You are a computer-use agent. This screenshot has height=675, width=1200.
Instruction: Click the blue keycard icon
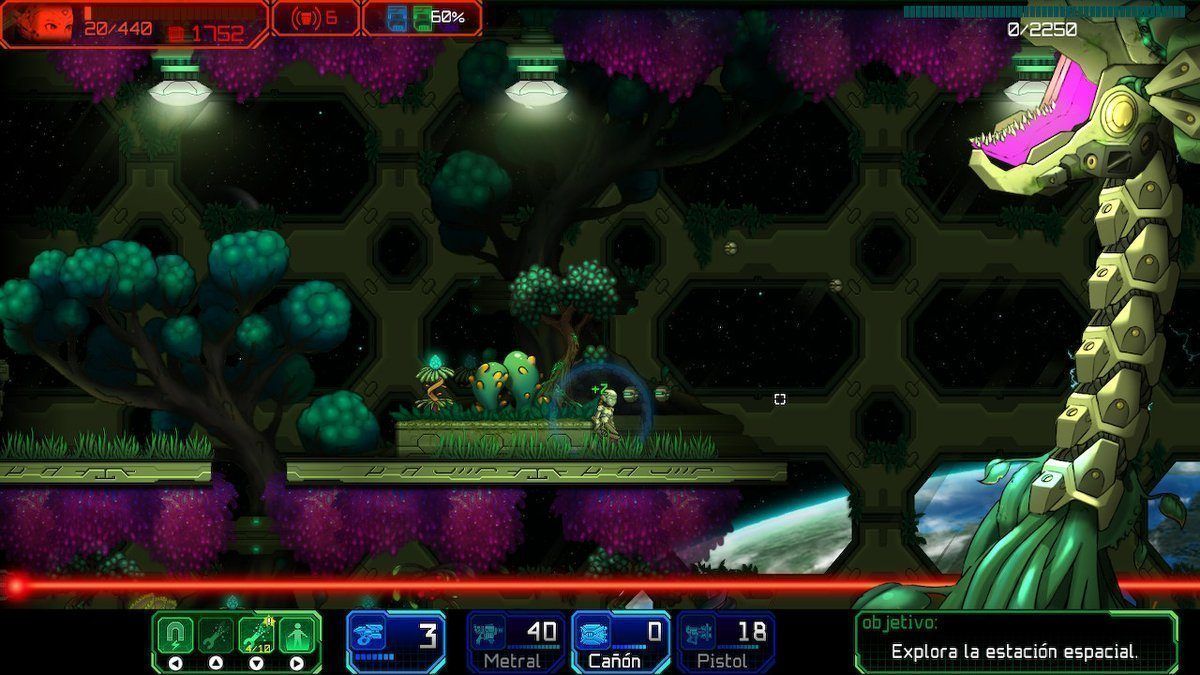click(396, 18)
